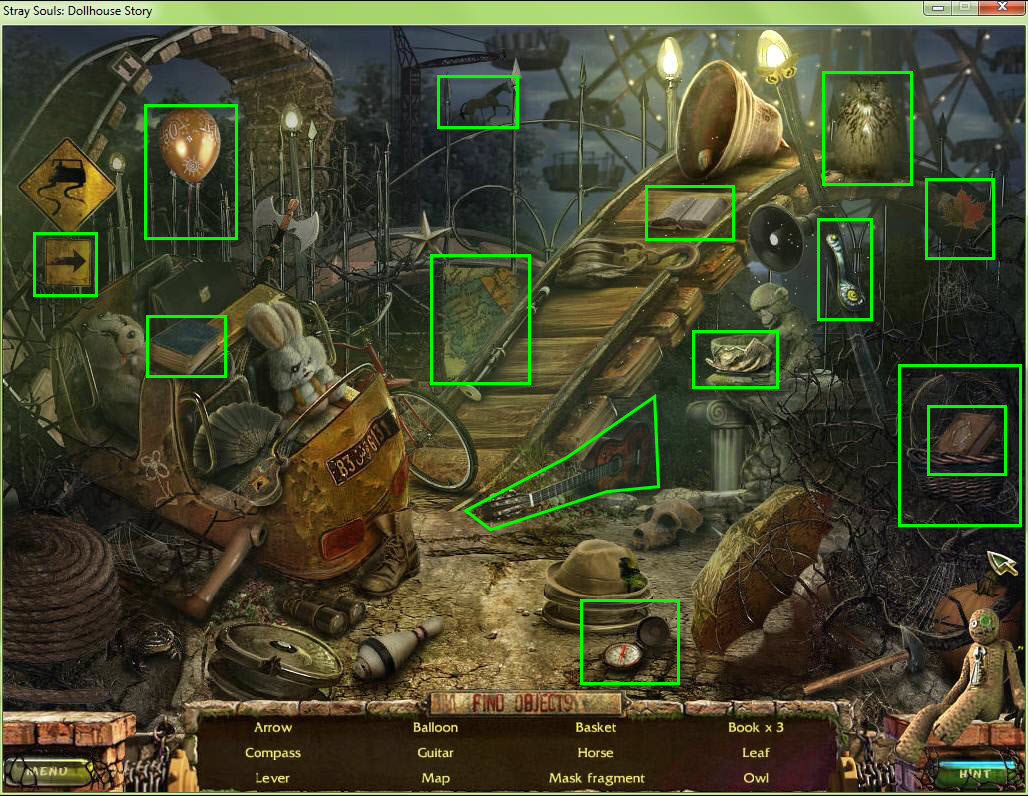Close the Stray Souls game window
The height and width of the screenshot is (796, 1028).
coord(1001,9)
